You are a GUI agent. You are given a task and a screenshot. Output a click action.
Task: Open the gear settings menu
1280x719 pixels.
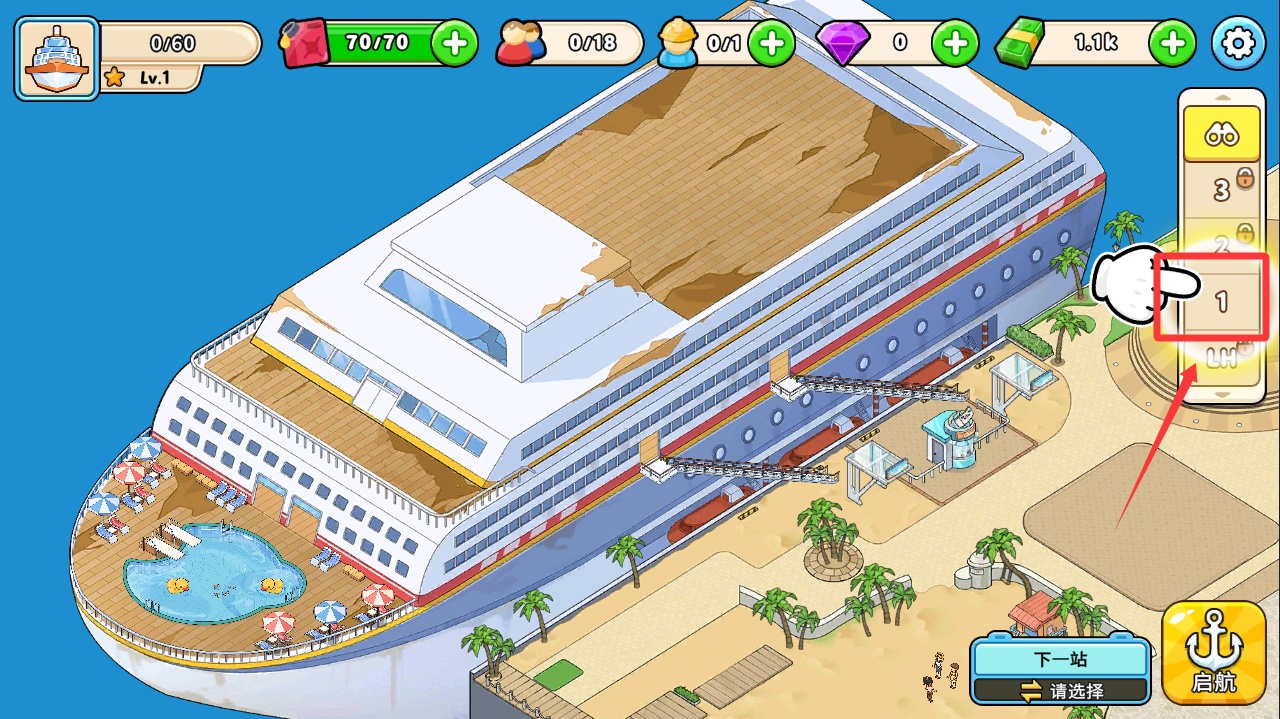coord(1238,43)
